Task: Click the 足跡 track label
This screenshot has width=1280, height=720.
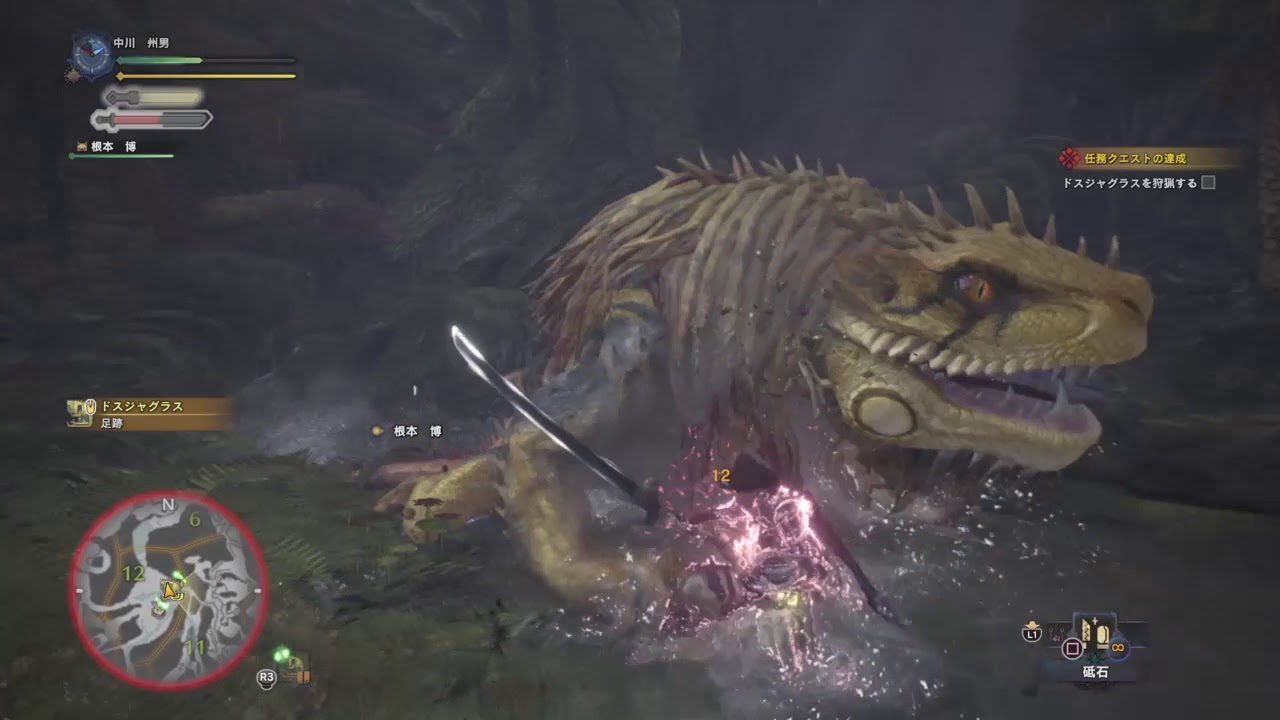Action: pyautogui.click(x=112, y=424)
